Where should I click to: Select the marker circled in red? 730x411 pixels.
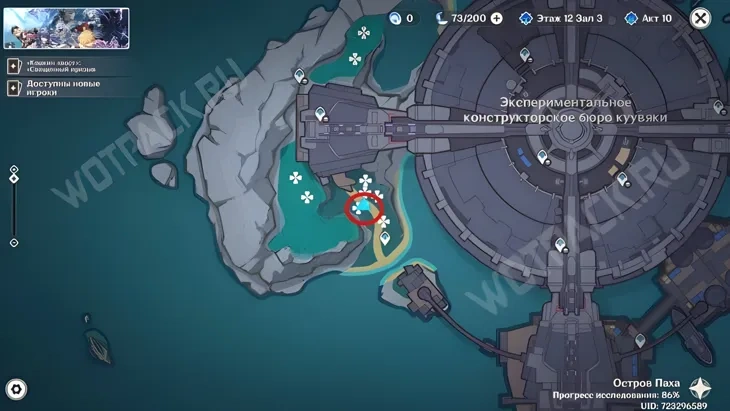(x=363, y=209)
